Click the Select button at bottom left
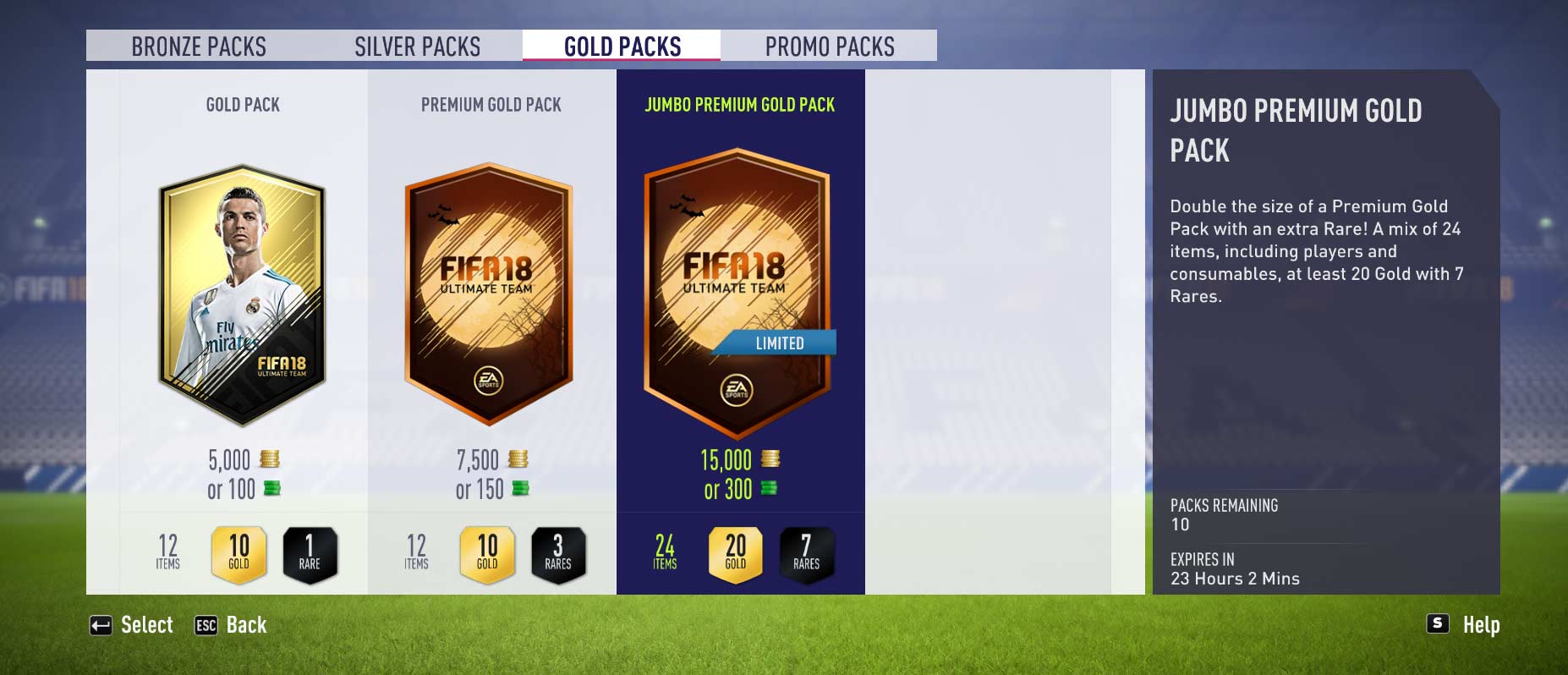The width and height of the screenshot is (1568, 675). (x=145, y=625)
